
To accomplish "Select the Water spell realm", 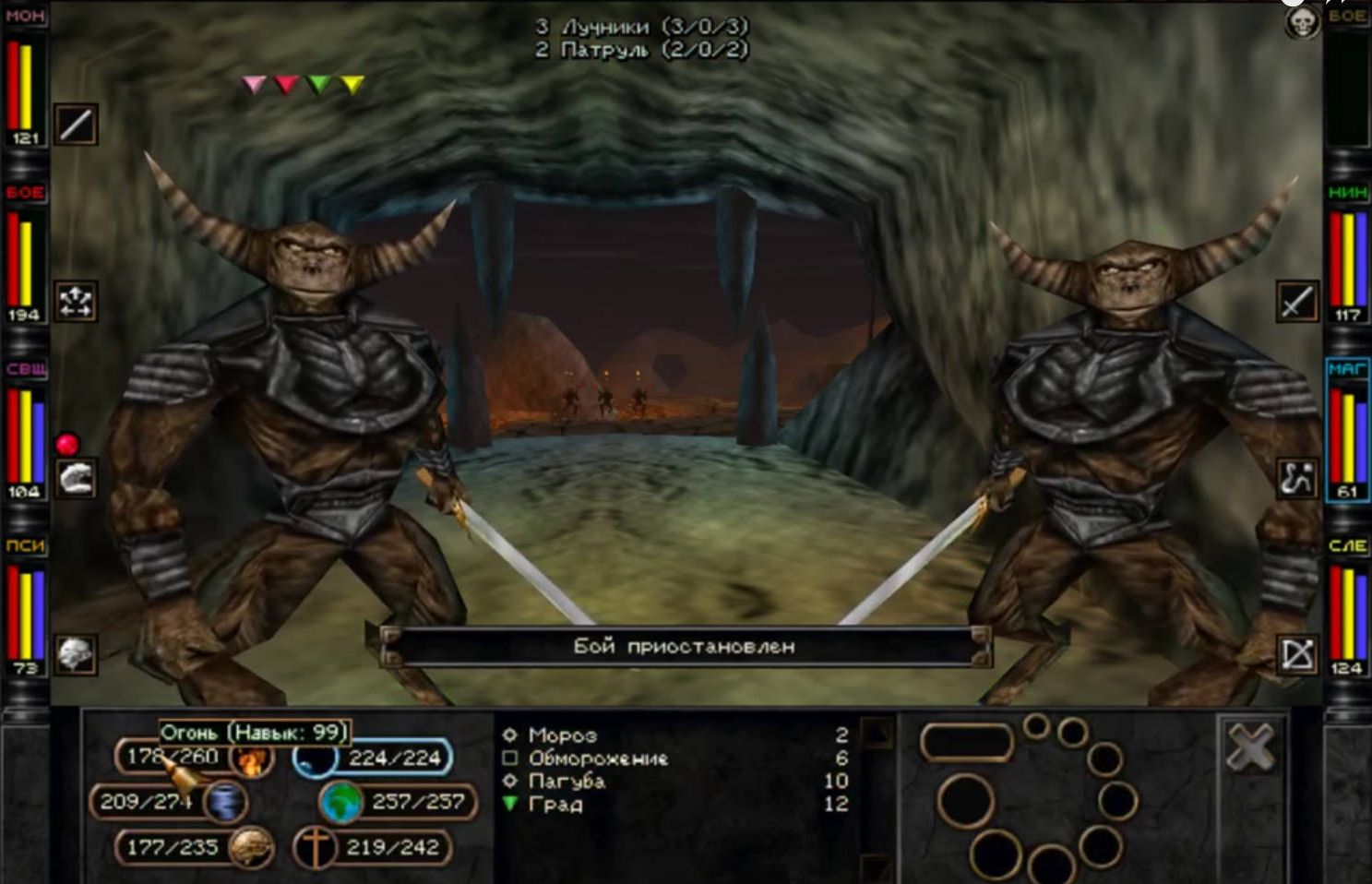I will (312, 759).
